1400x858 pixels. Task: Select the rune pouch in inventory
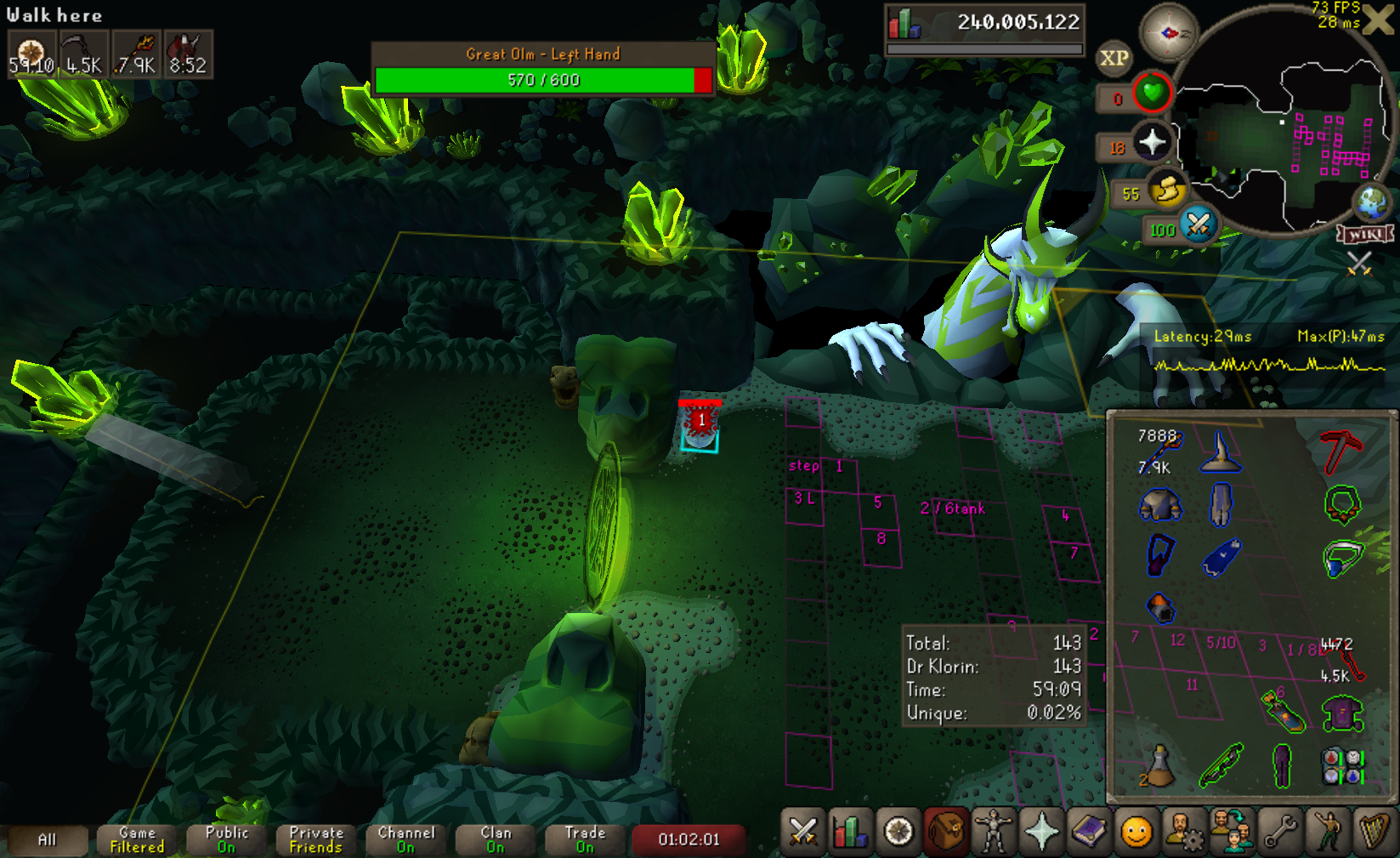pyautogui.click(x=1342, y=765)
